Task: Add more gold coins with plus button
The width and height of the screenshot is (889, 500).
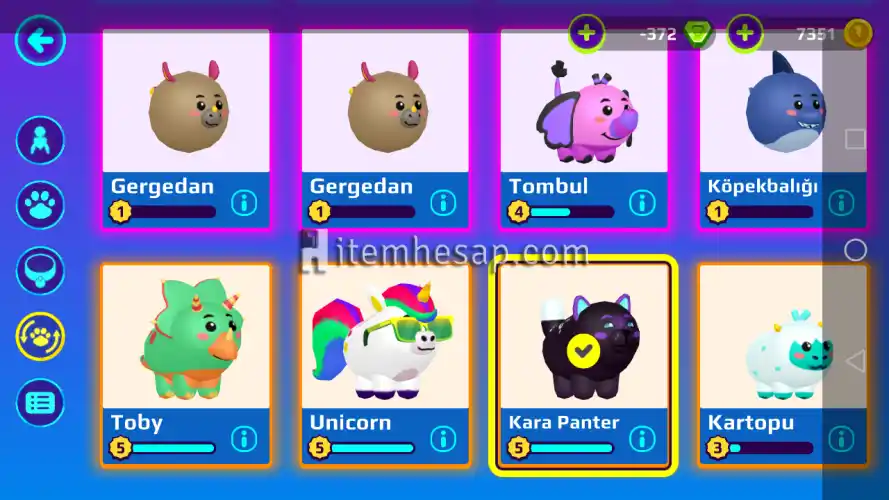Action: coord(744,34)
